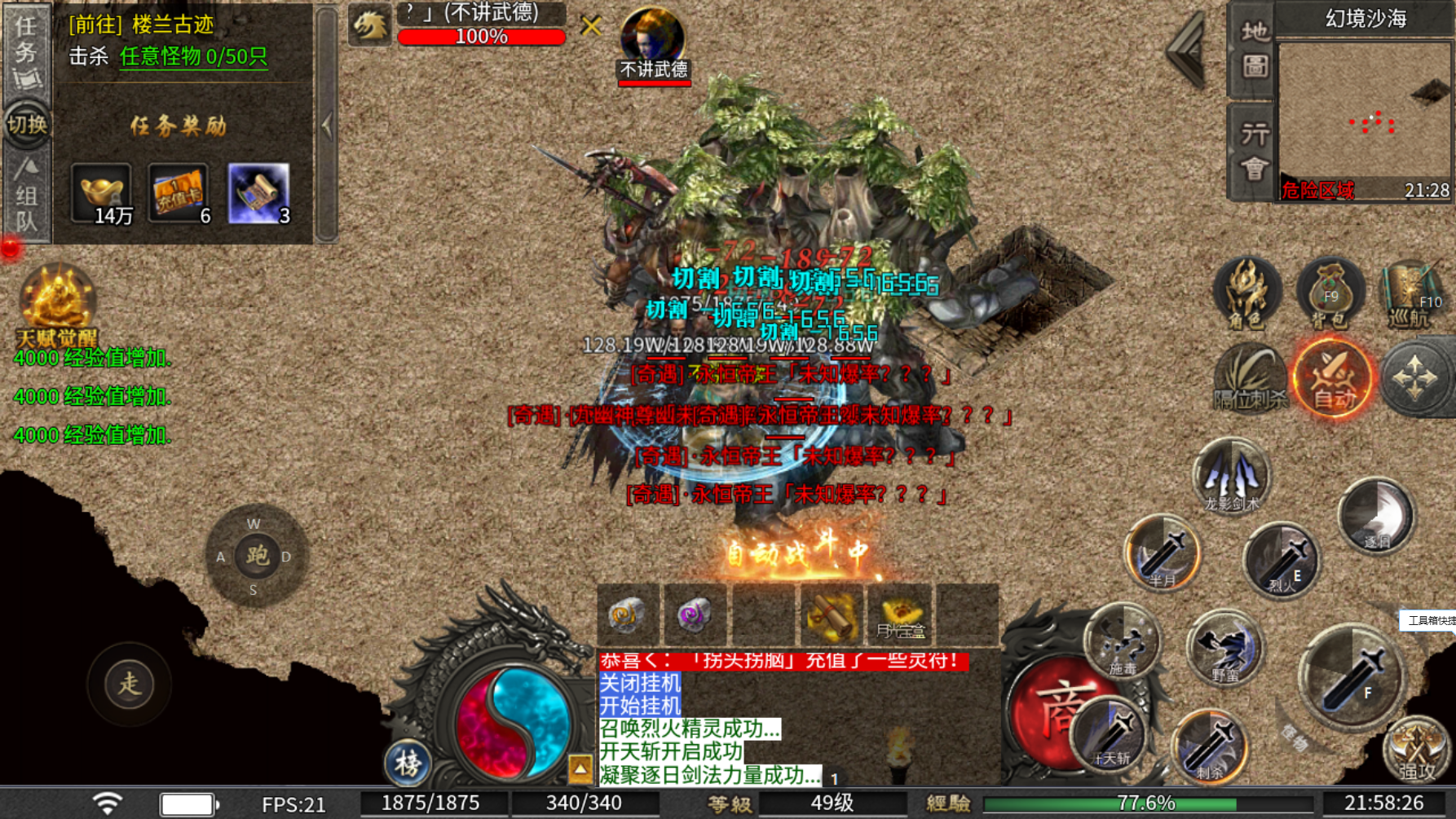Open the 角色 character sheet
This screenshot has height=819, width=1456.
[x=1246, y=293]
